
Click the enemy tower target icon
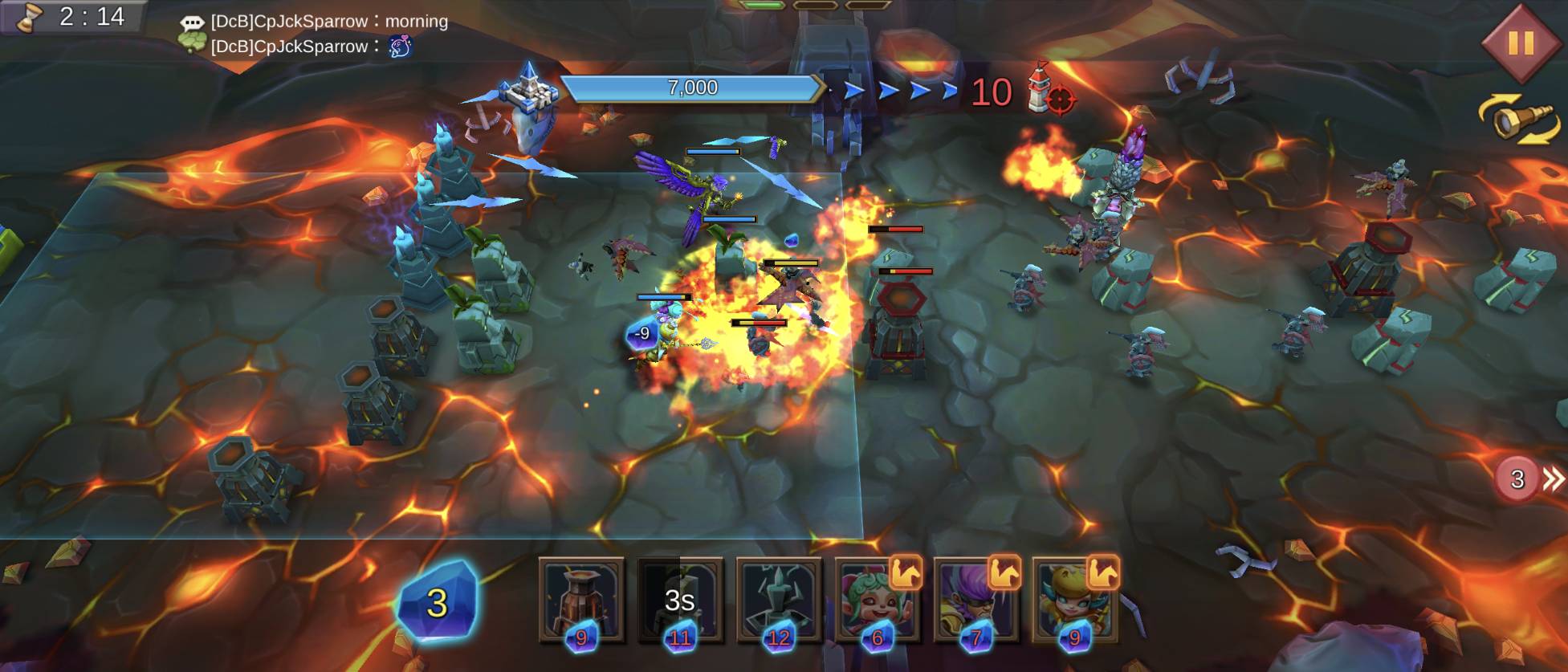click(x=1051, y=91)
